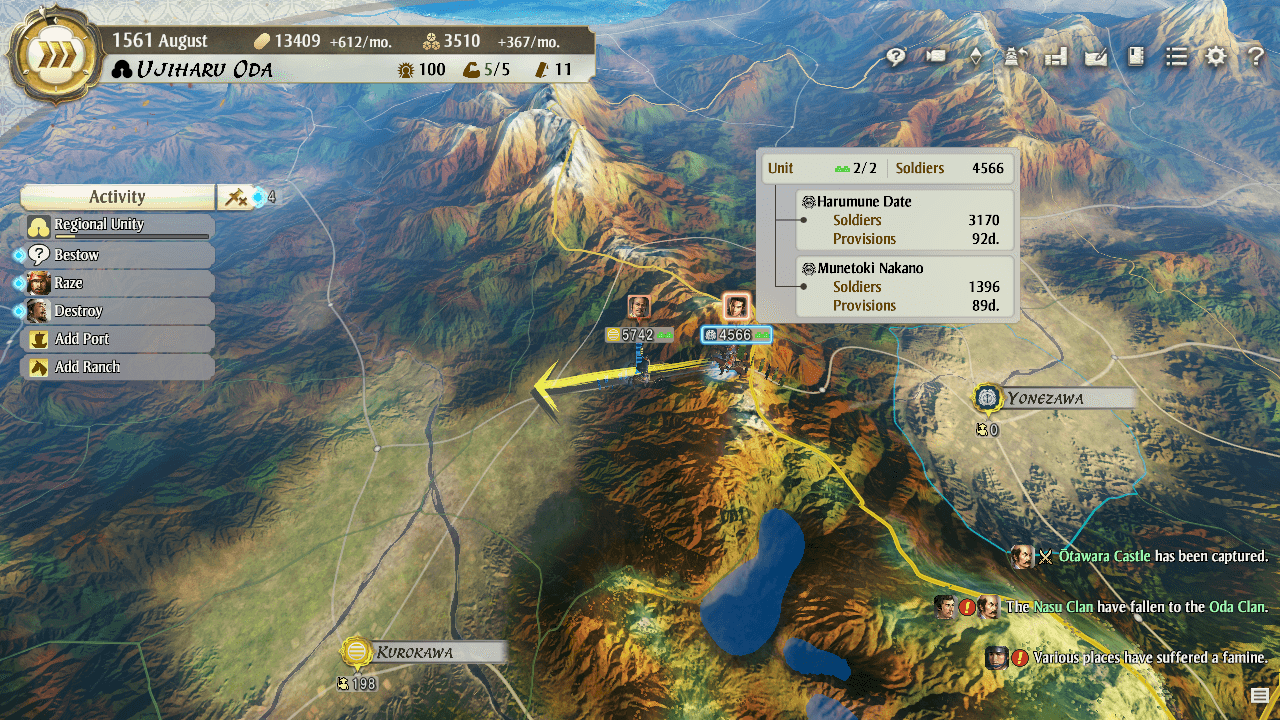Open the Activity panel header
This screenshot has width=1280, height=720.
117,197
